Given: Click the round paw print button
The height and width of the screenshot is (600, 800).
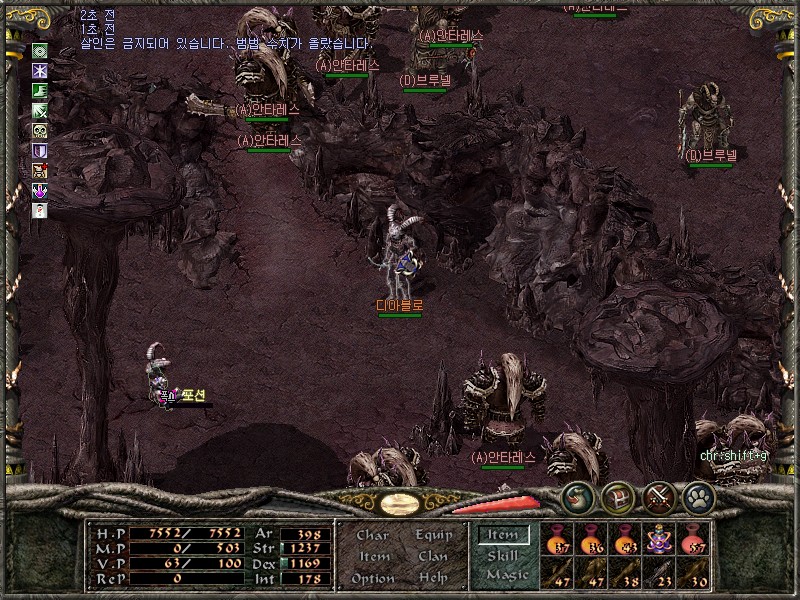Looking at the screenshot, I should [x=698, y=497].
